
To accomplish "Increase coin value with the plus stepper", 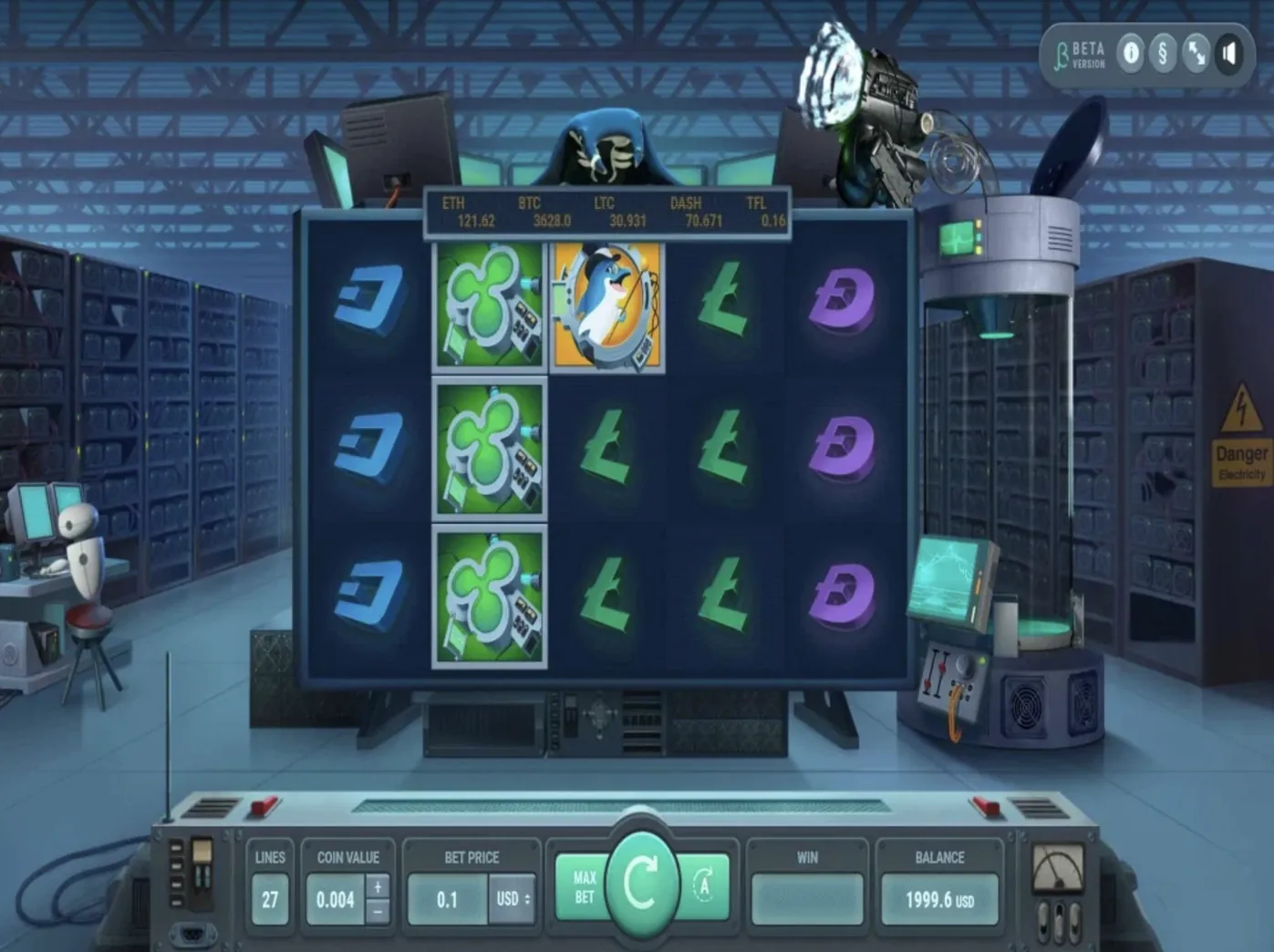I will point(376,886).
